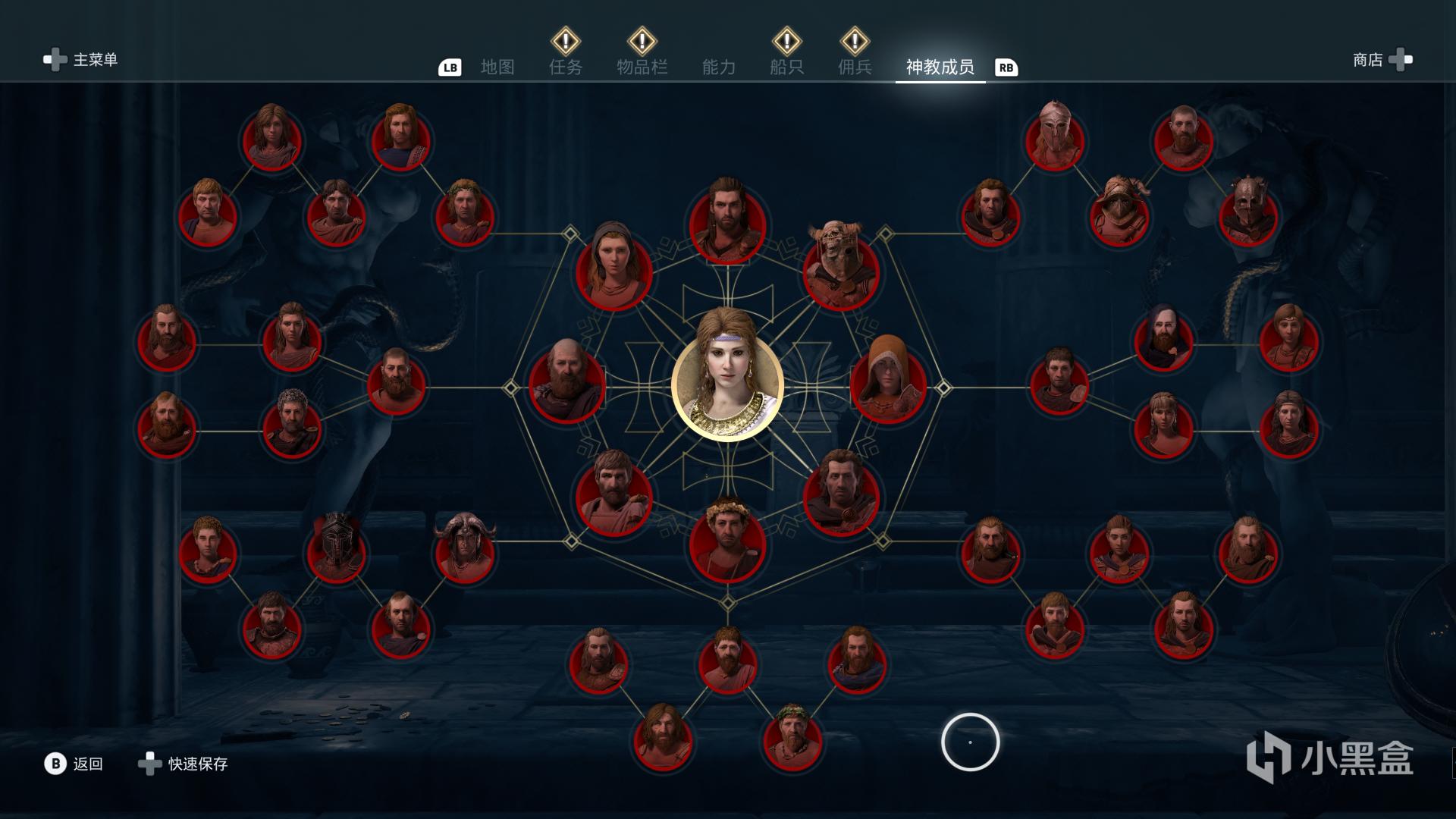Open the 任务 tab
1456x819 pixels.
coord(566,67)
